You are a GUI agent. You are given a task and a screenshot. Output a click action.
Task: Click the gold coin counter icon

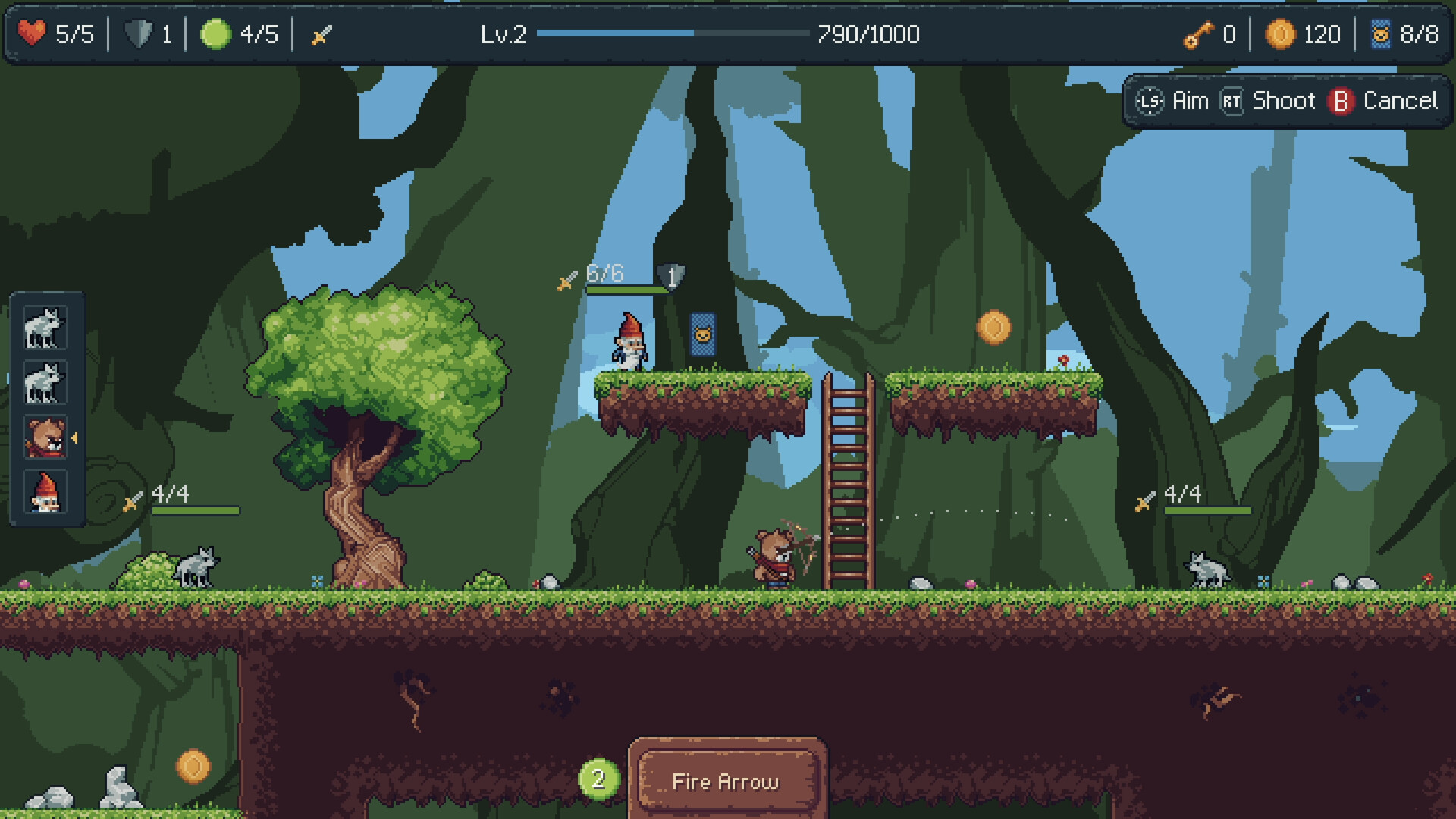[1282, 33]
